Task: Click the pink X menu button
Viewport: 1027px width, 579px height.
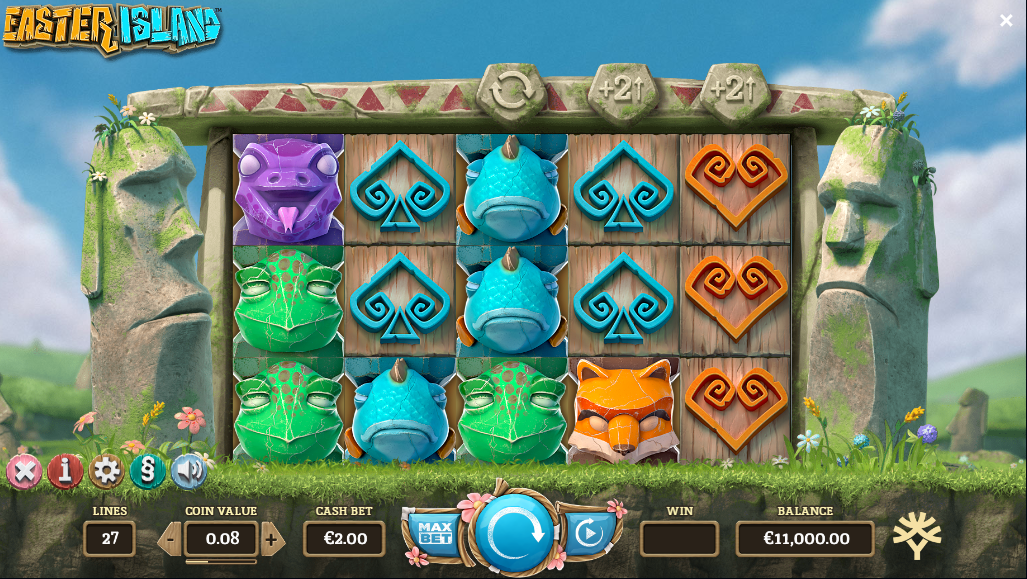Action: [24, 470]
